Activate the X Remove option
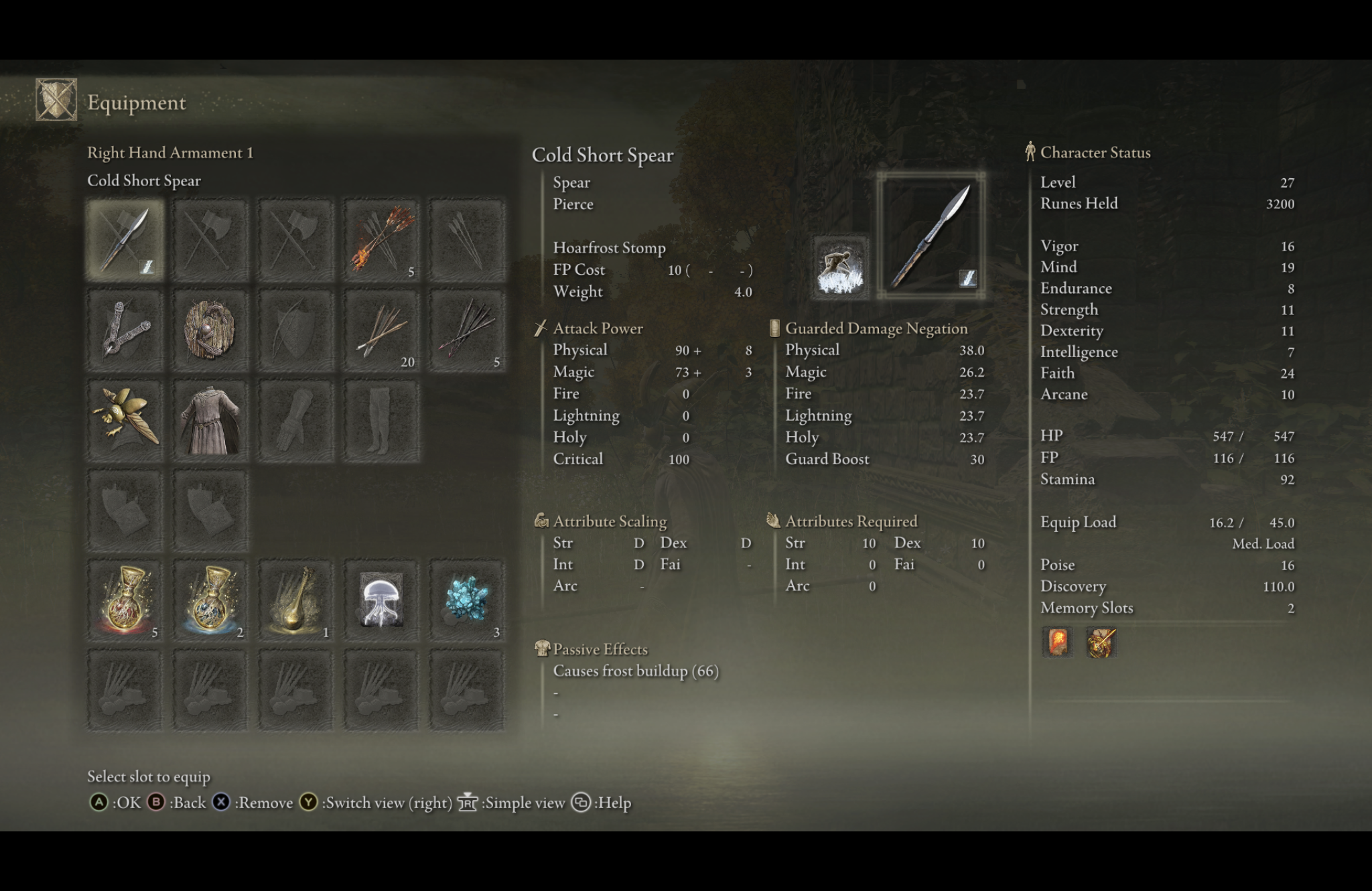Screen dimensions: 1372x891 (257, 802)
